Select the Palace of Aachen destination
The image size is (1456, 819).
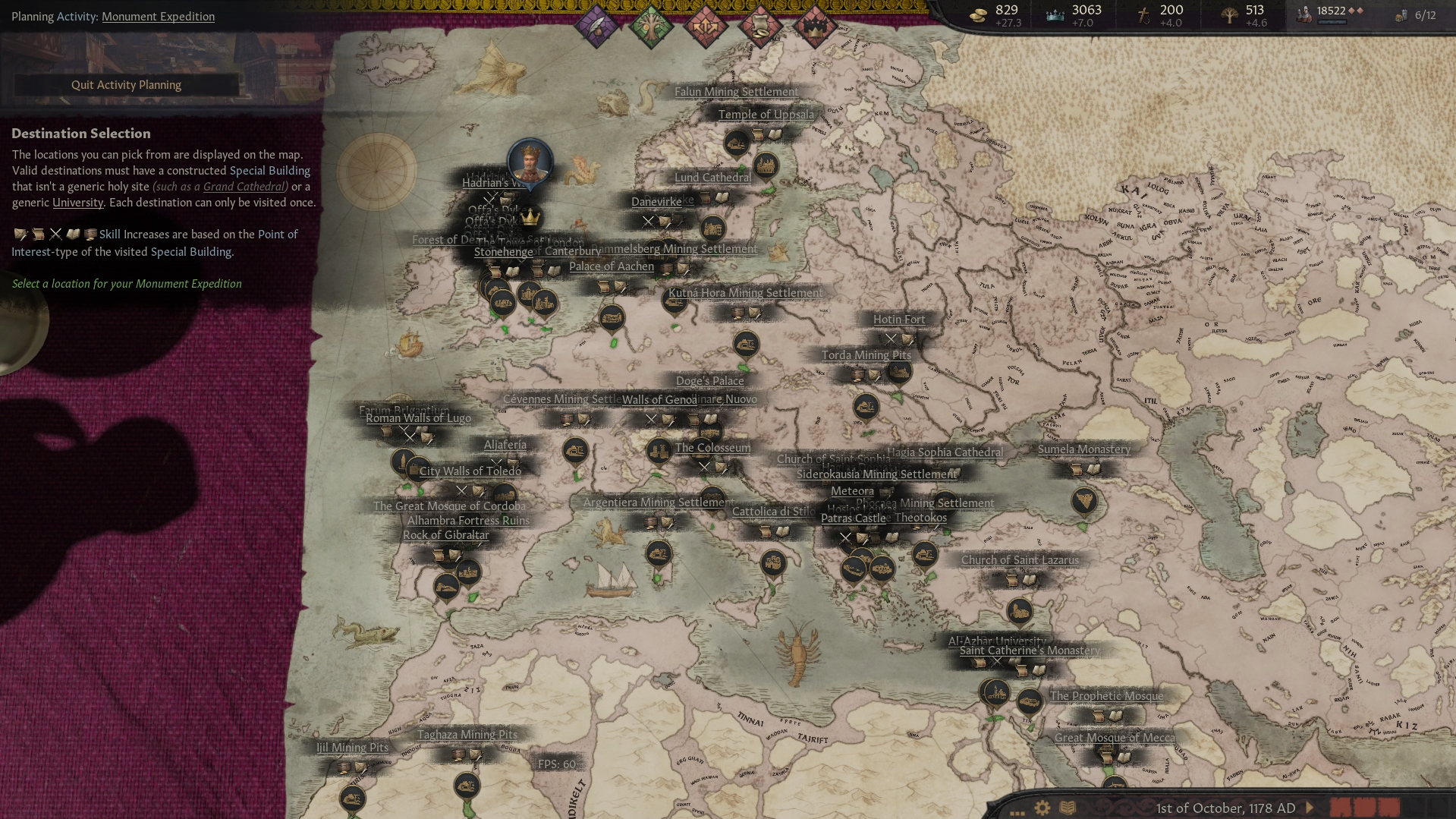pos(611,266)
